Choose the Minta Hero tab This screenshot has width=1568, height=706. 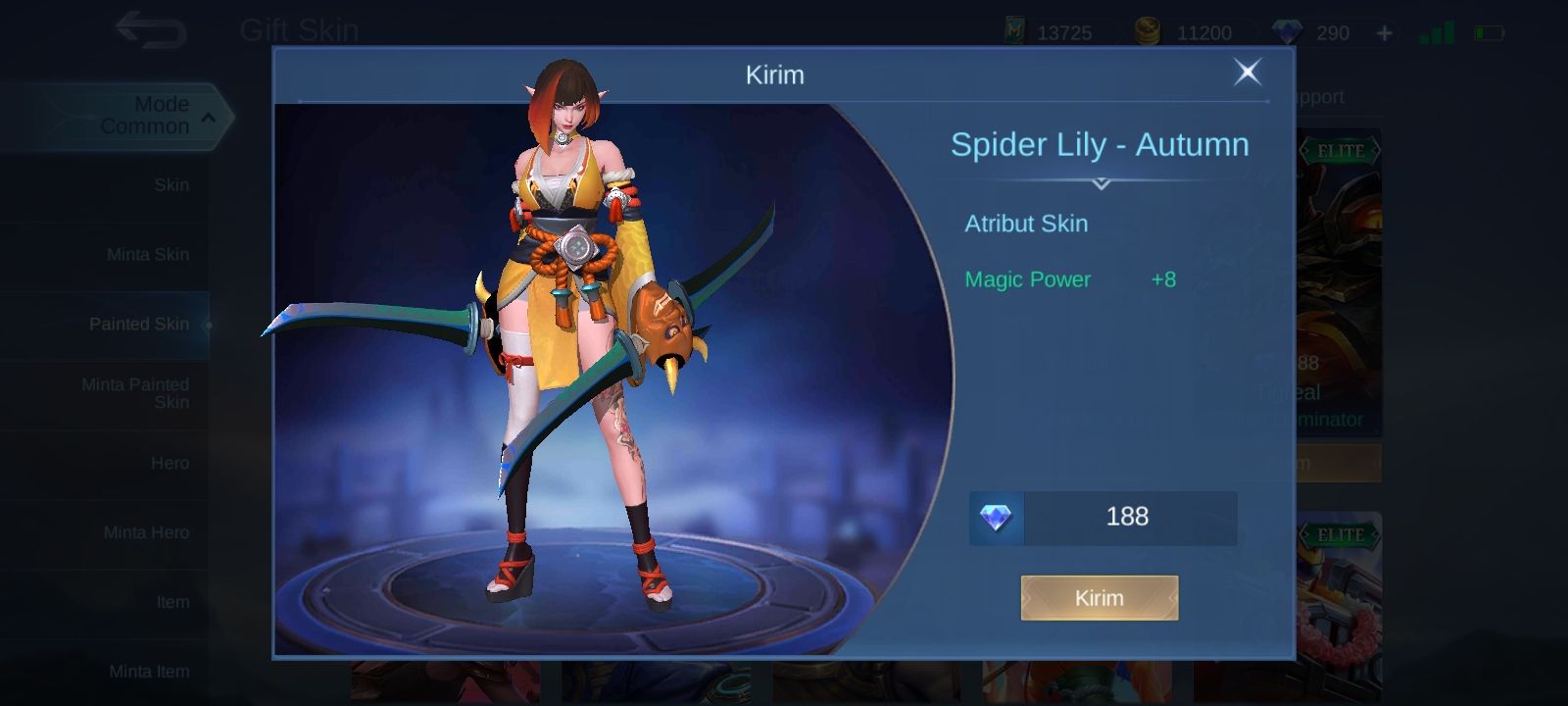[x=146, y=532]
